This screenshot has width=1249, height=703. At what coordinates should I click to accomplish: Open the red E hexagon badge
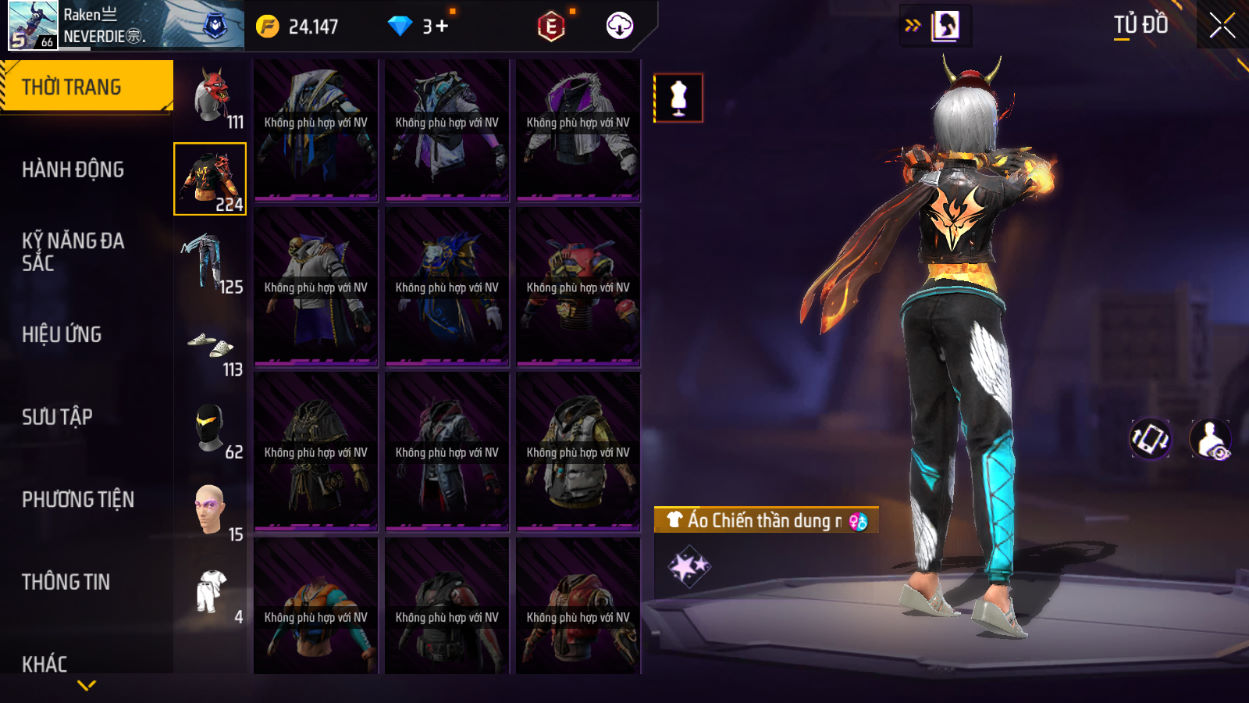[551, 27]
